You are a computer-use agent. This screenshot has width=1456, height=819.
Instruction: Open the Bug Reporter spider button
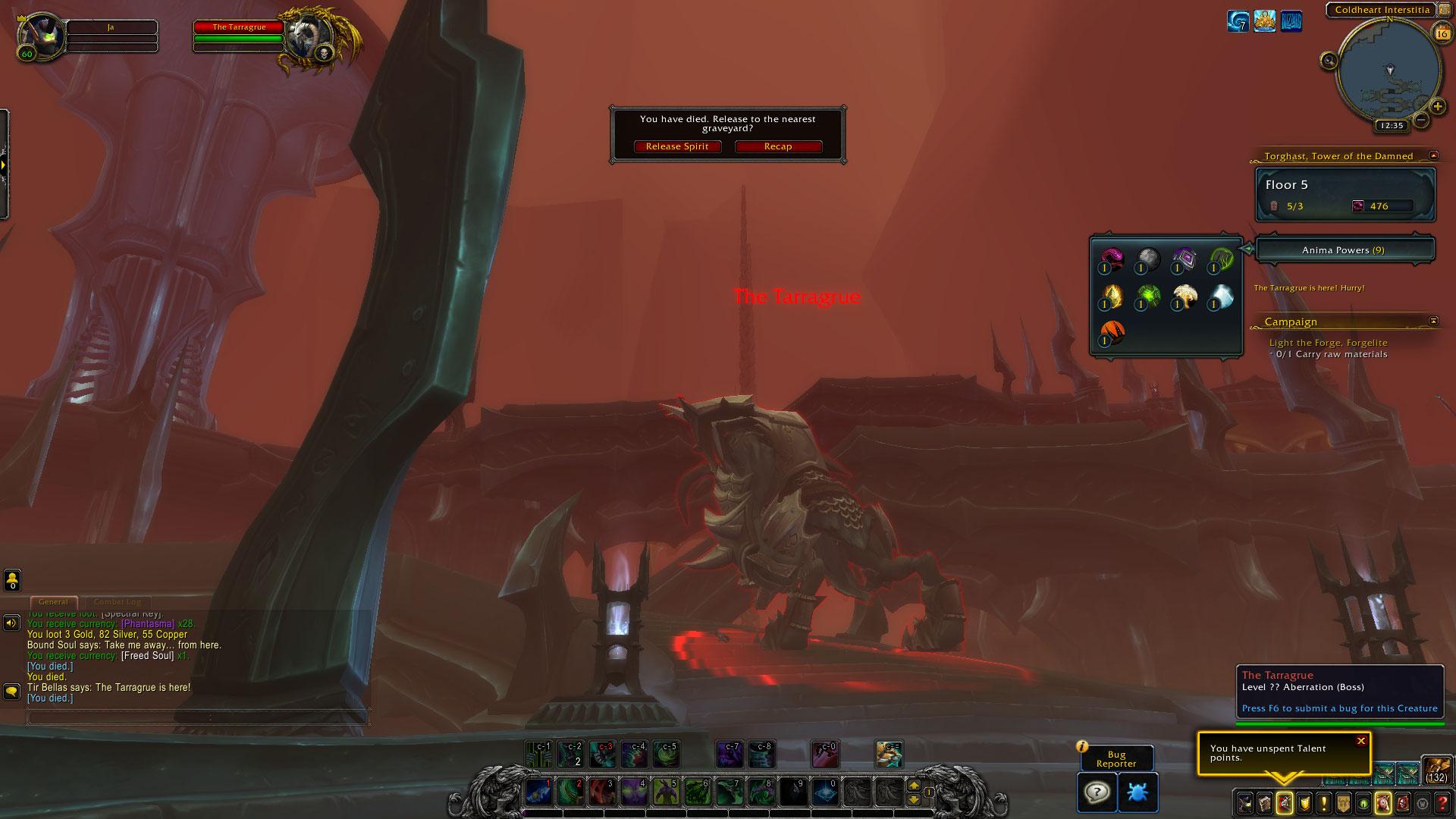1137,792
